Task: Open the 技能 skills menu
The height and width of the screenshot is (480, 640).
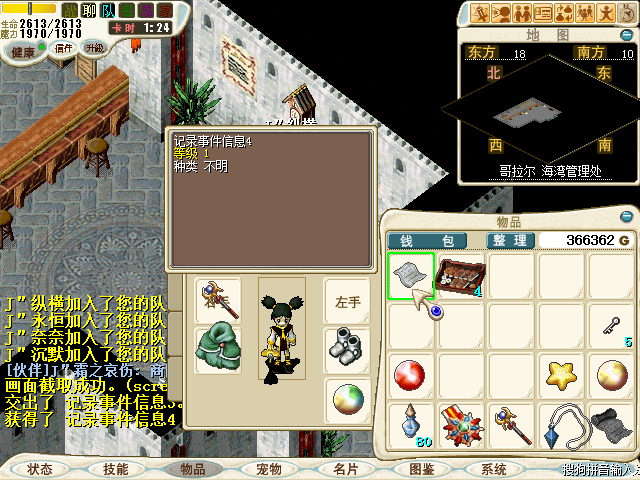Action: pyautogui.click(x=116, y=468)
